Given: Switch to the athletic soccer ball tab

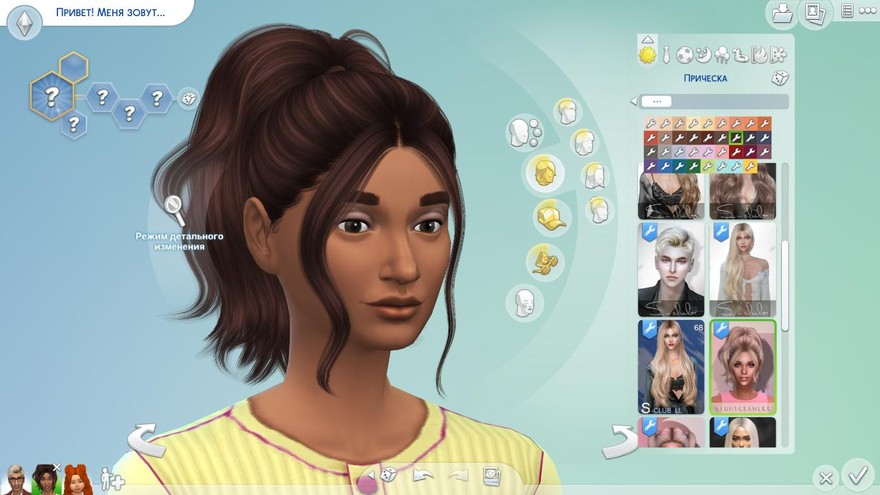Looking at the screenshot, I should 685,54.
